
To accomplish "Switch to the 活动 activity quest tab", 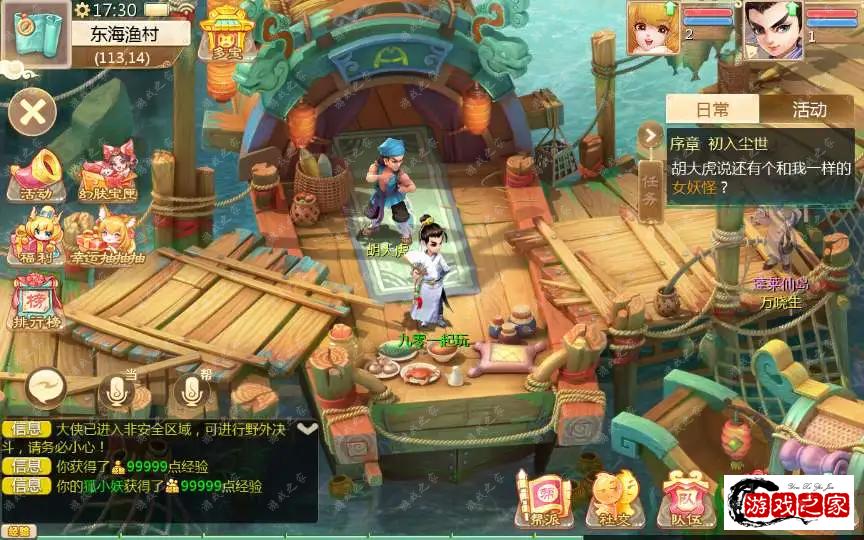I will click(x=809, y=109).
